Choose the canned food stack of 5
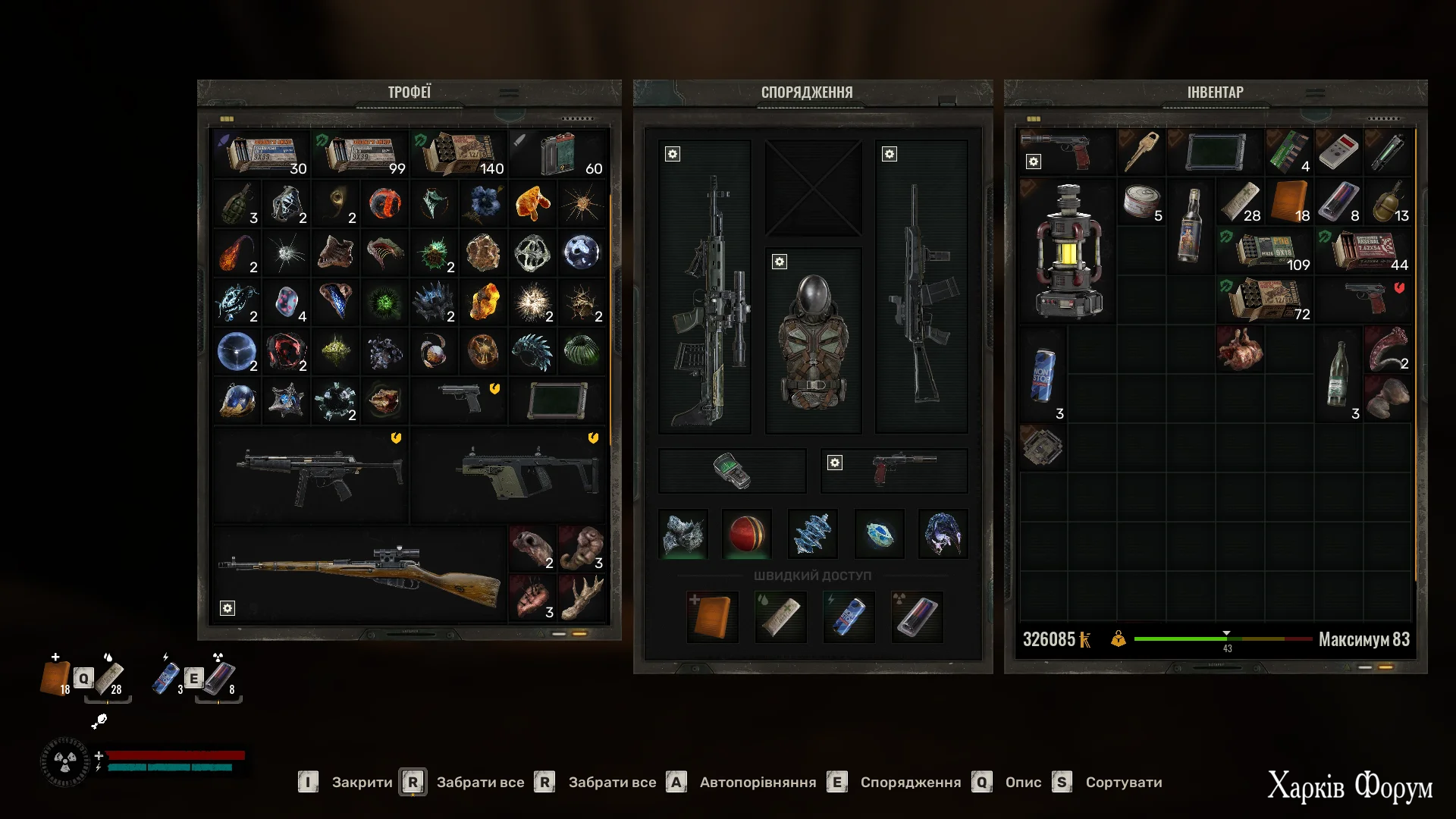Image resolution: width=1456 pixels, height=819 pixels. (x=1141, y=203)
